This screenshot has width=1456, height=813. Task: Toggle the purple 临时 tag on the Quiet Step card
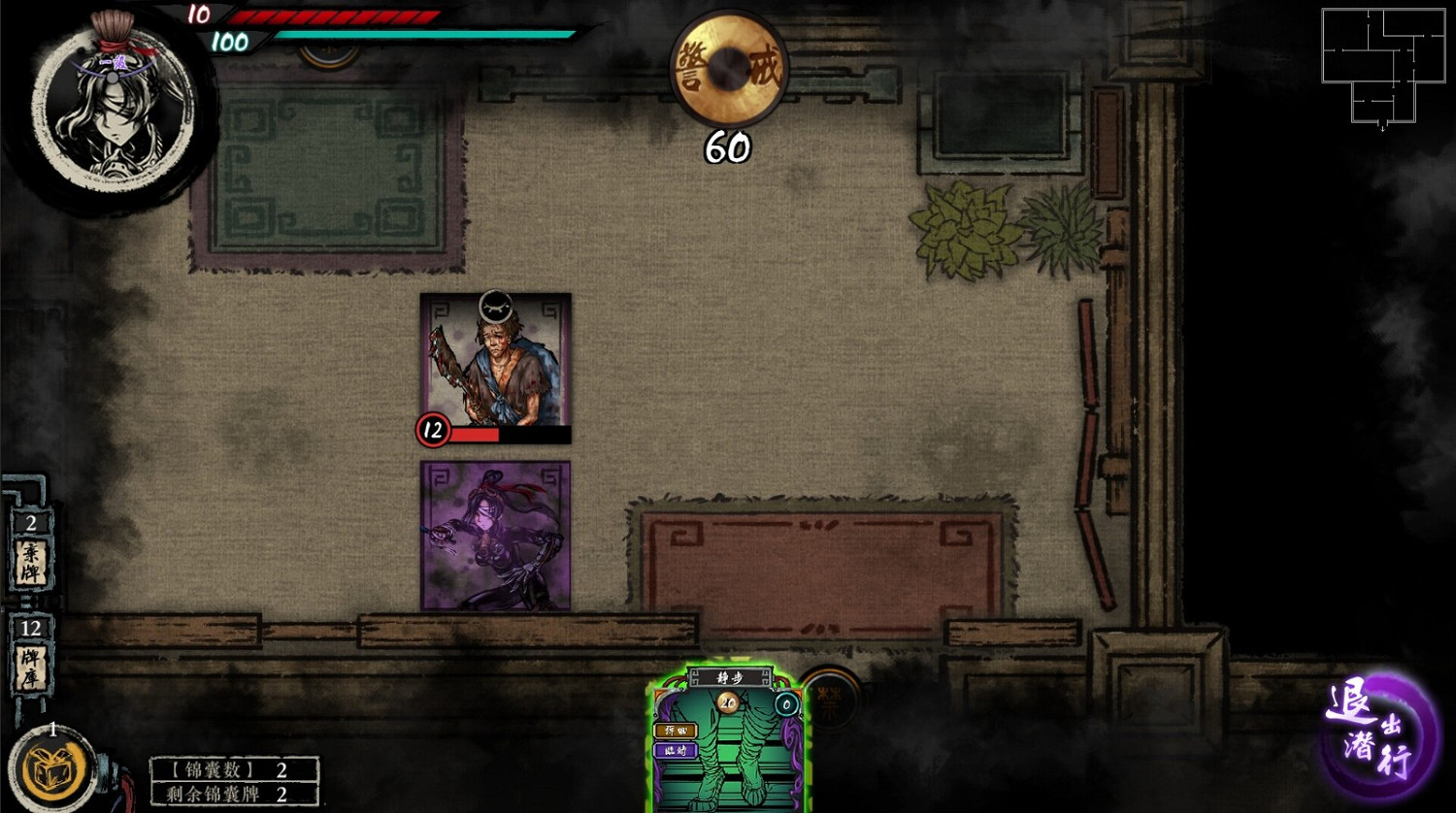pyautogui.click(x=676, y=750)
